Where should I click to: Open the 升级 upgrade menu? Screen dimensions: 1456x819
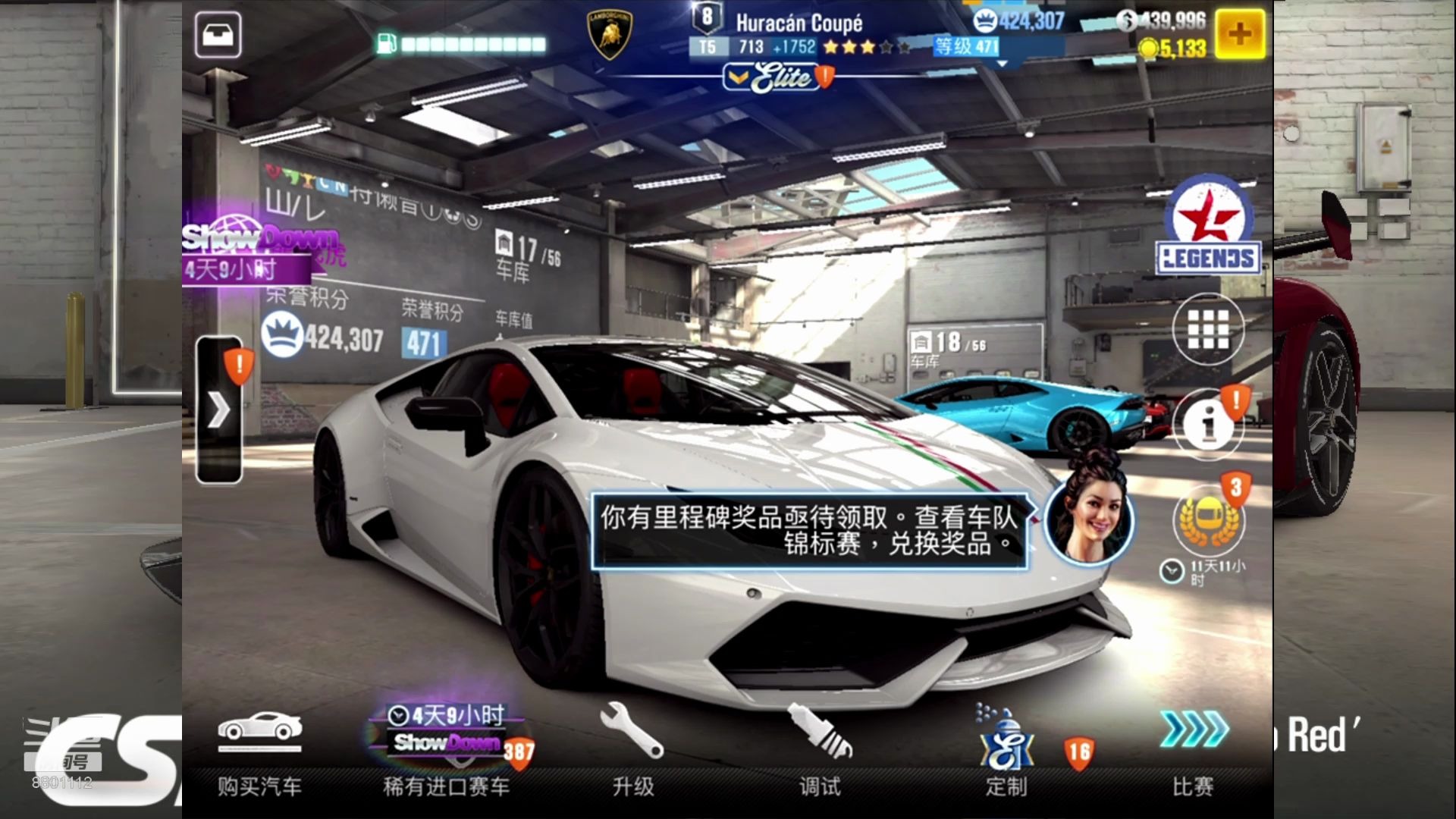[632, 752]
